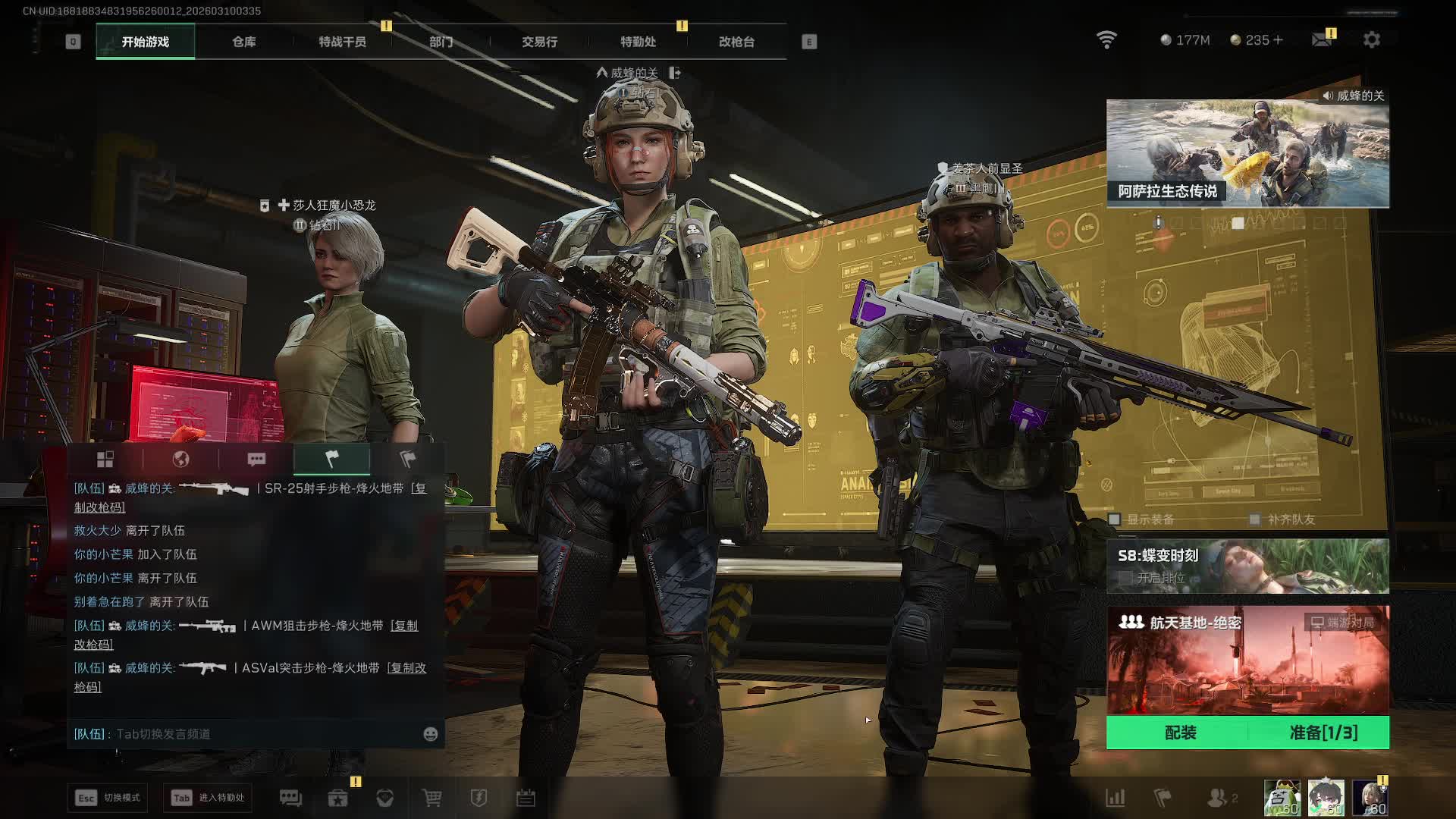Switch to the 仓库 tab

click(x=243, y=42)
